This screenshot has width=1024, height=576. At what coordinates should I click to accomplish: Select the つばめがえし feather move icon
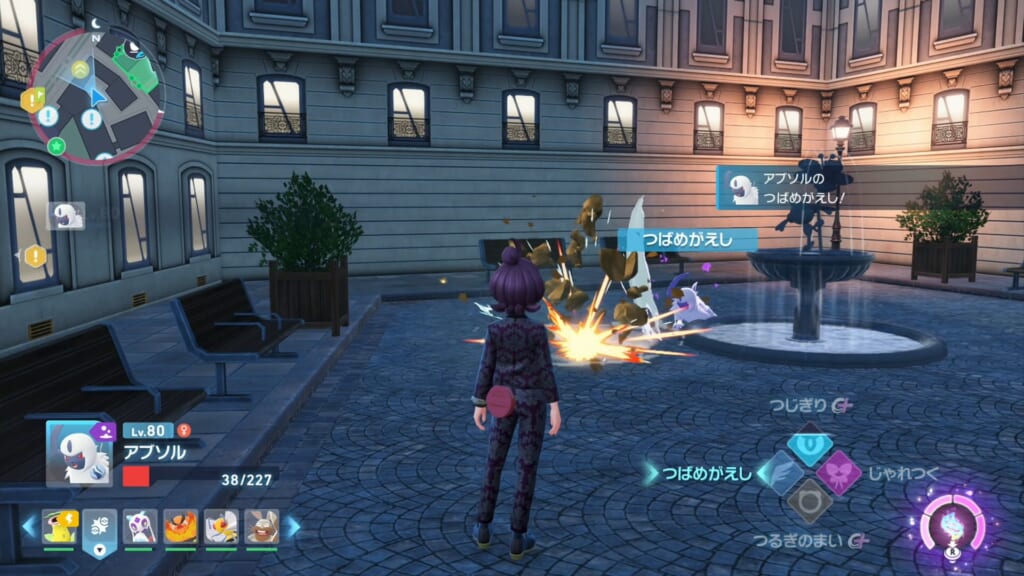click(780, 472)
